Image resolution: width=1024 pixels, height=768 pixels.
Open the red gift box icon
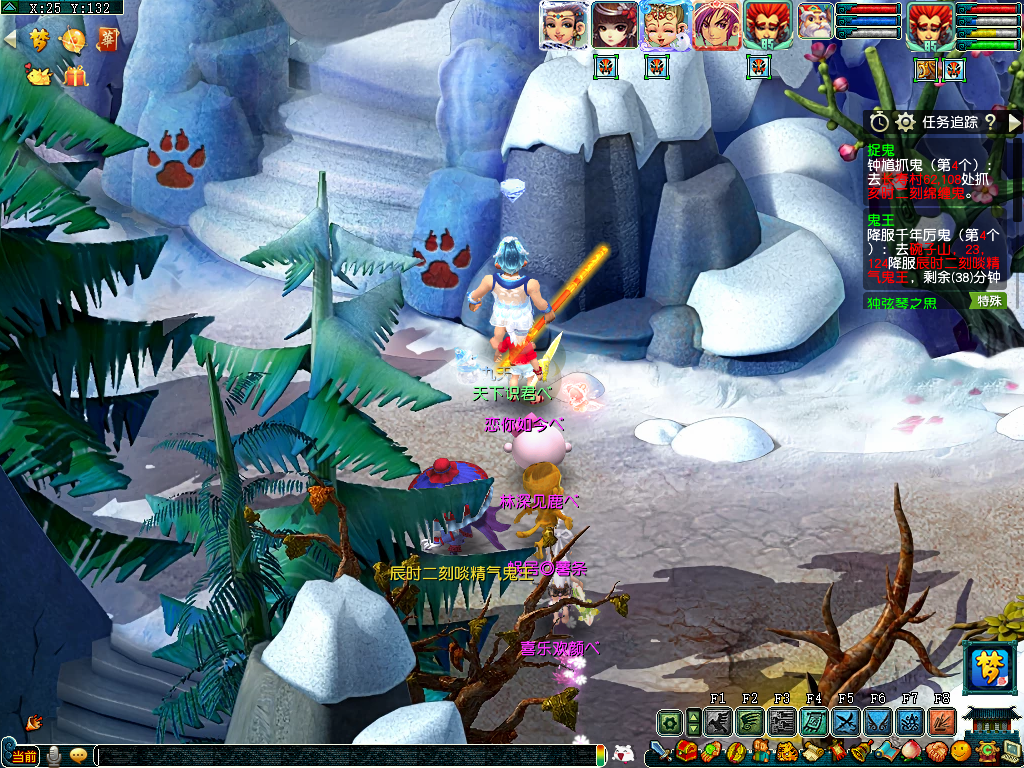tap(75, 75)
